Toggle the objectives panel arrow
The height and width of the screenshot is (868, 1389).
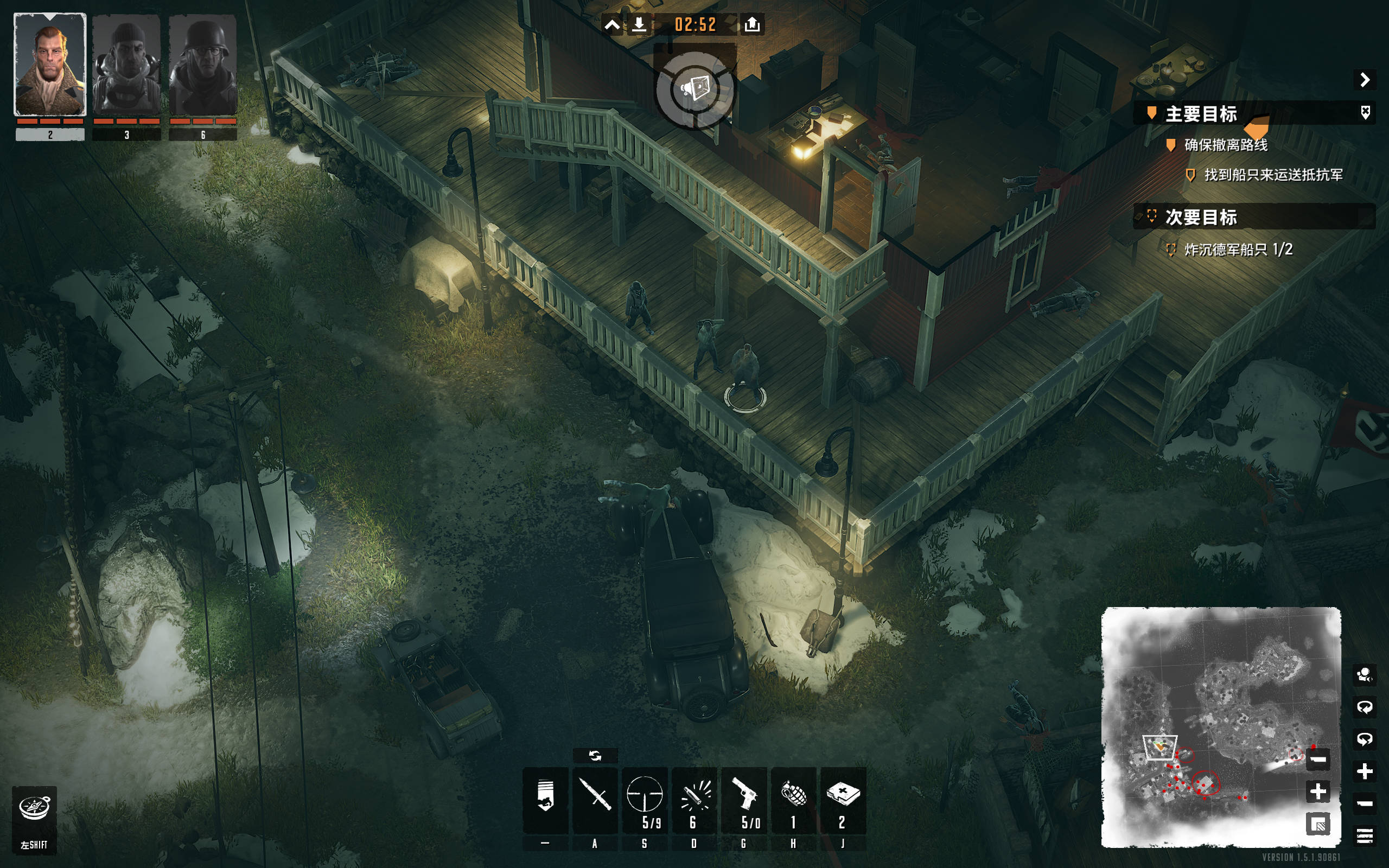pos(1365,79)
